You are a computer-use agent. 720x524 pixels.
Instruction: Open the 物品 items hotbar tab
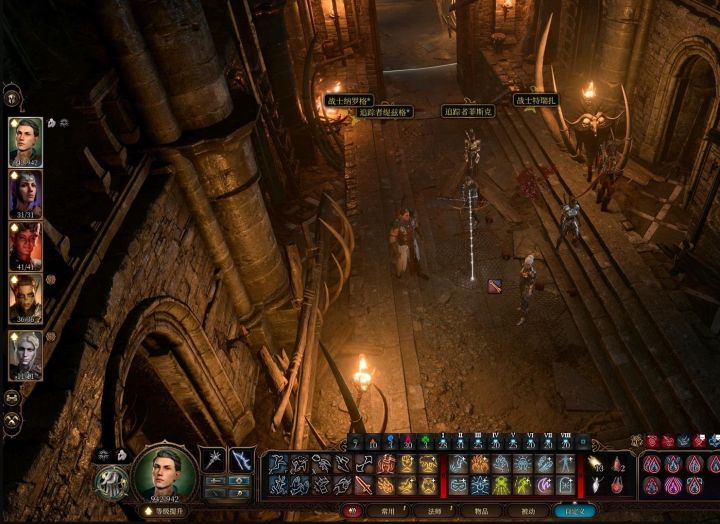[479, 510]
